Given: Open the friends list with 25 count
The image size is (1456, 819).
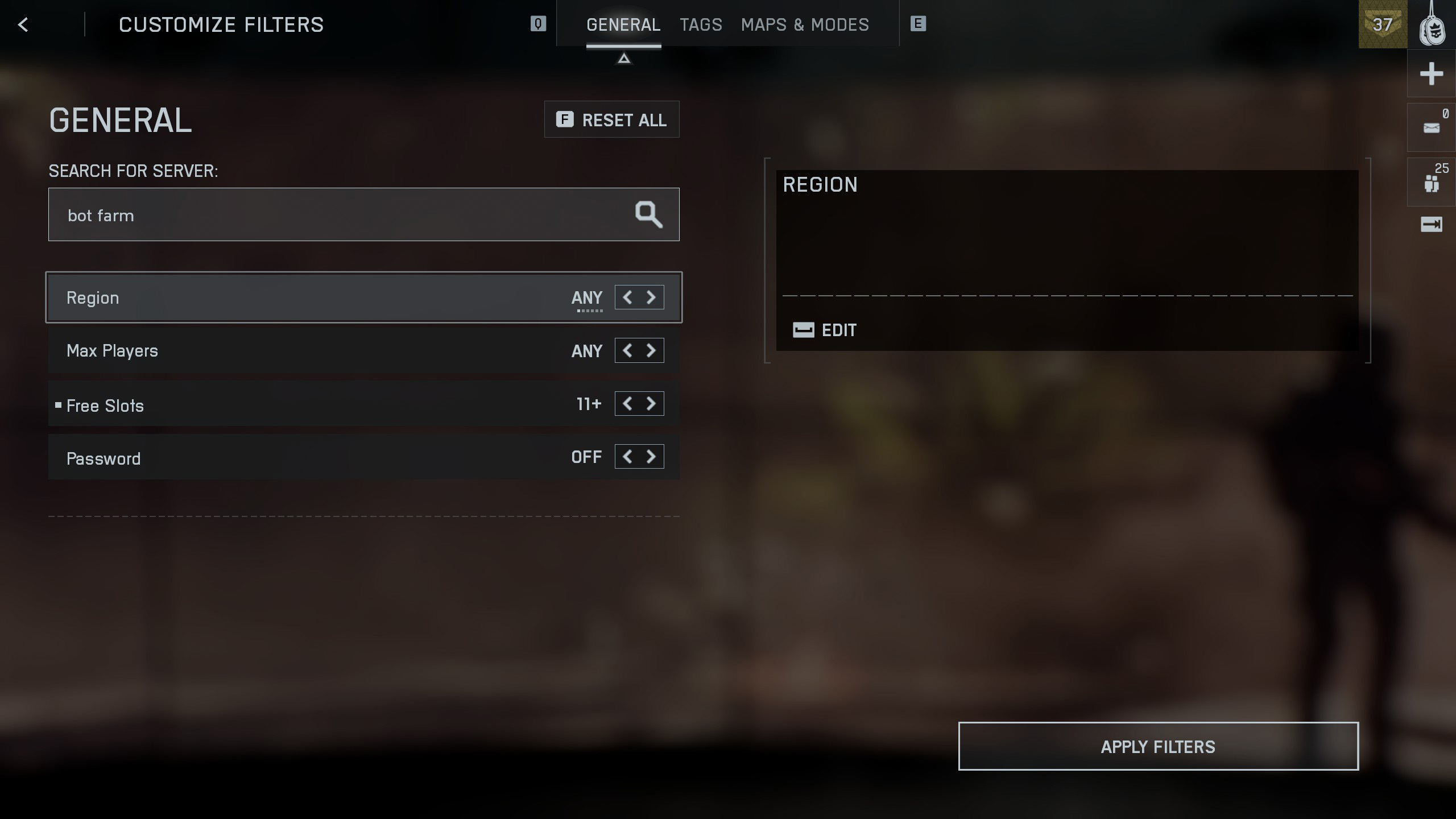Looking at the screenshot, I should (x=1431, y=182).
